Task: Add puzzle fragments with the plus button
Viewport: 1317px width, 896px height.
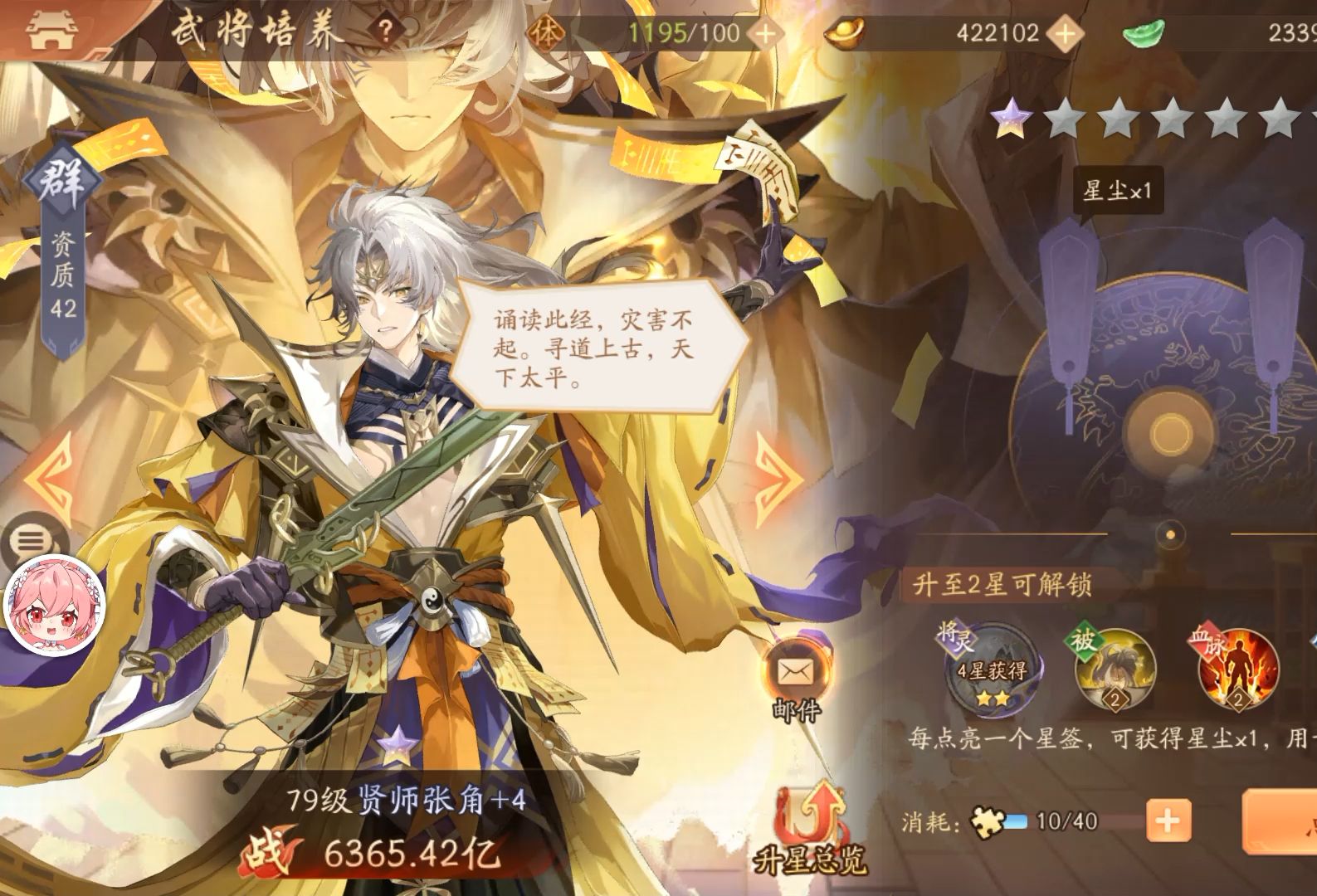Action: (1167, 822)
